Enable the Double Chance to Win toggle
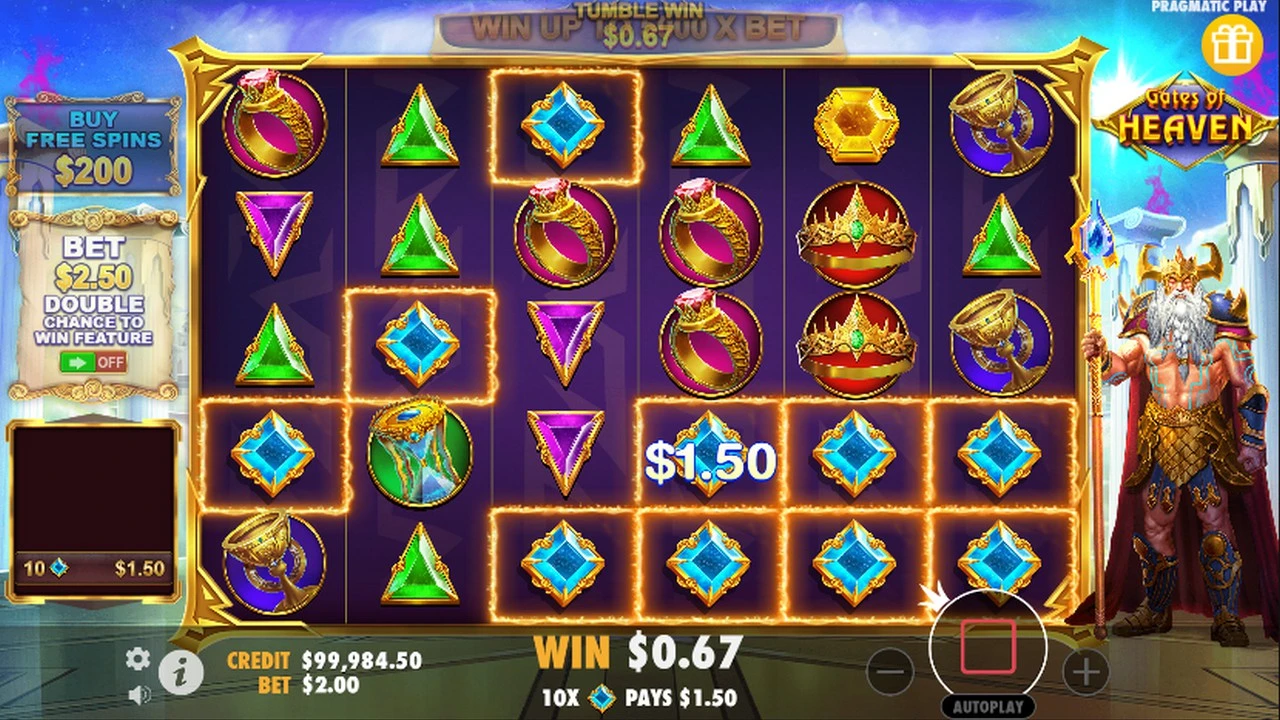1280x720 pixels. [92, 363]
